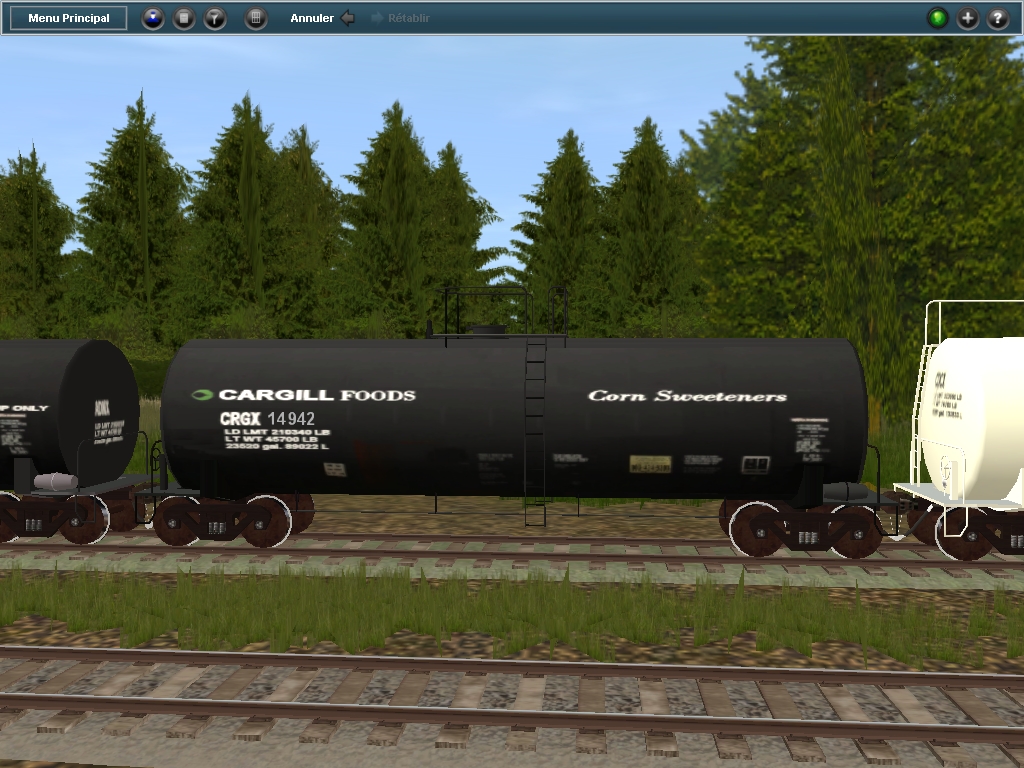Click the green round indicator button
Image resolution: width=1024 pixels, height=768 pixels.
[x=937, y=18]
